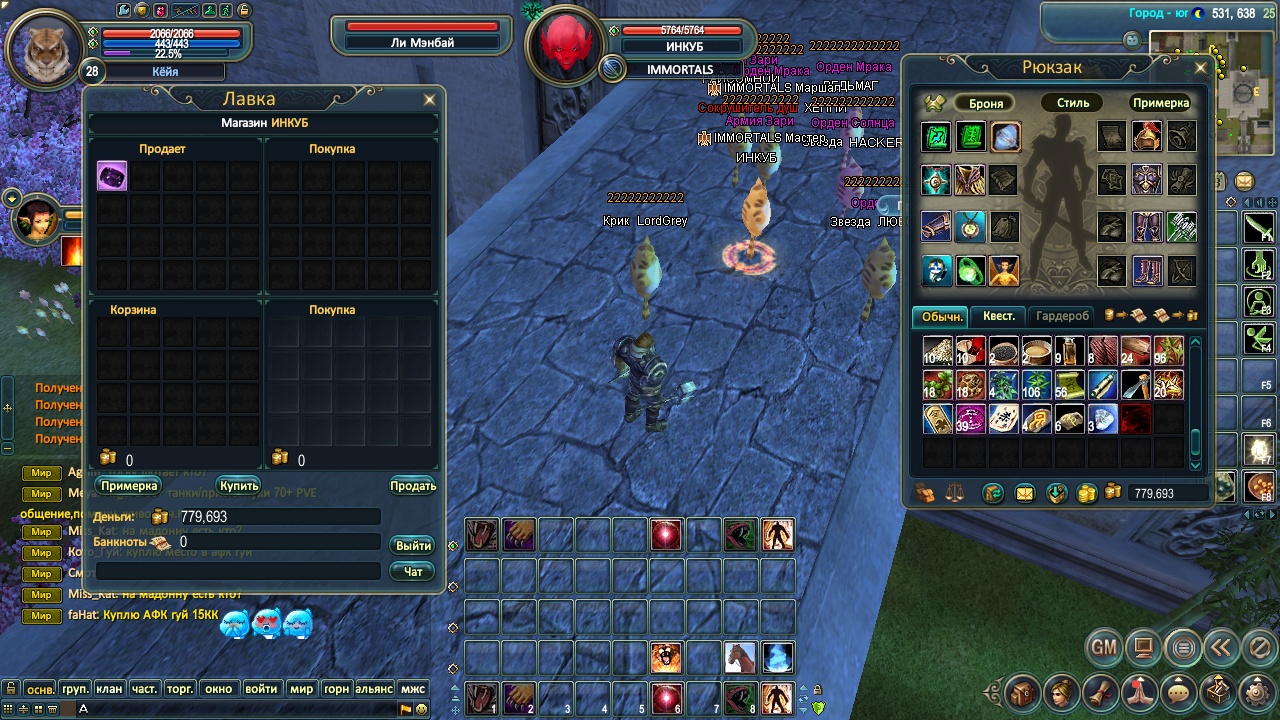Exit the shop with Выйти
This screenshot has height=720, width=1280.
(413, 545)
